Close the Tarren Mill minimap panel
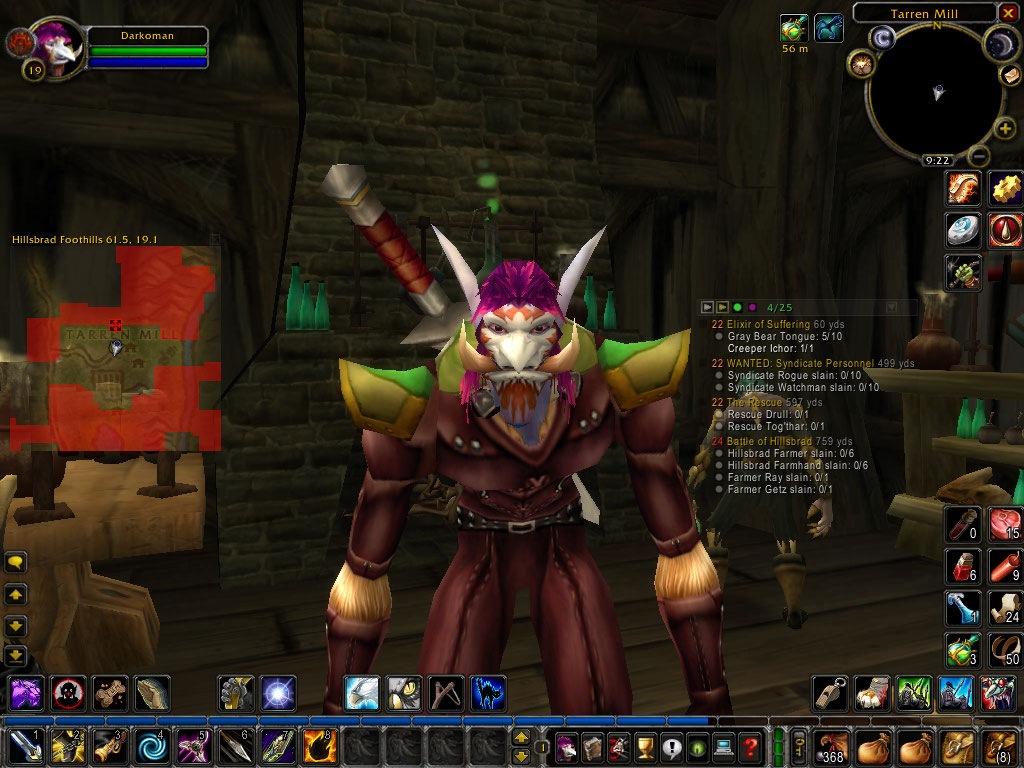The image size is (1024, 768). (1008, 13)
